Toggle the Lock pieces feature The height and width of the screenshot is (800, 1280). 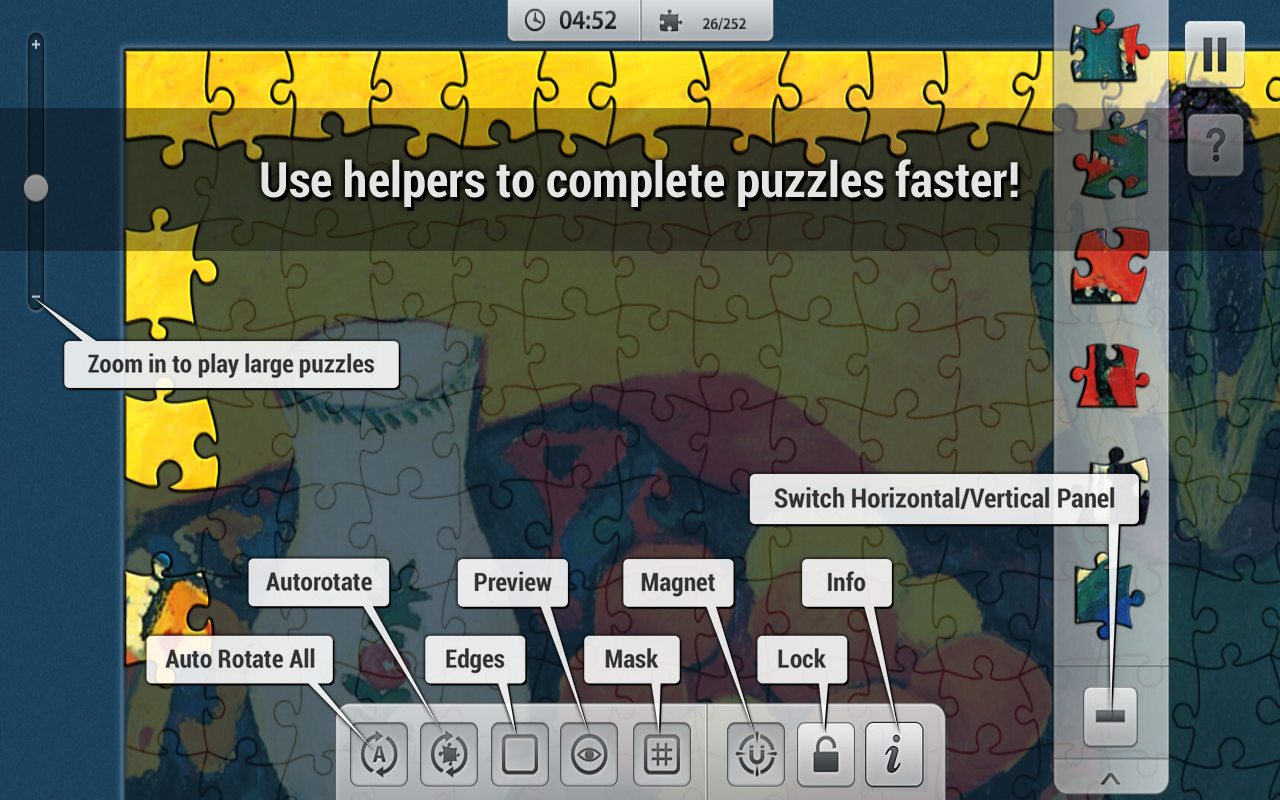[825, 755]
